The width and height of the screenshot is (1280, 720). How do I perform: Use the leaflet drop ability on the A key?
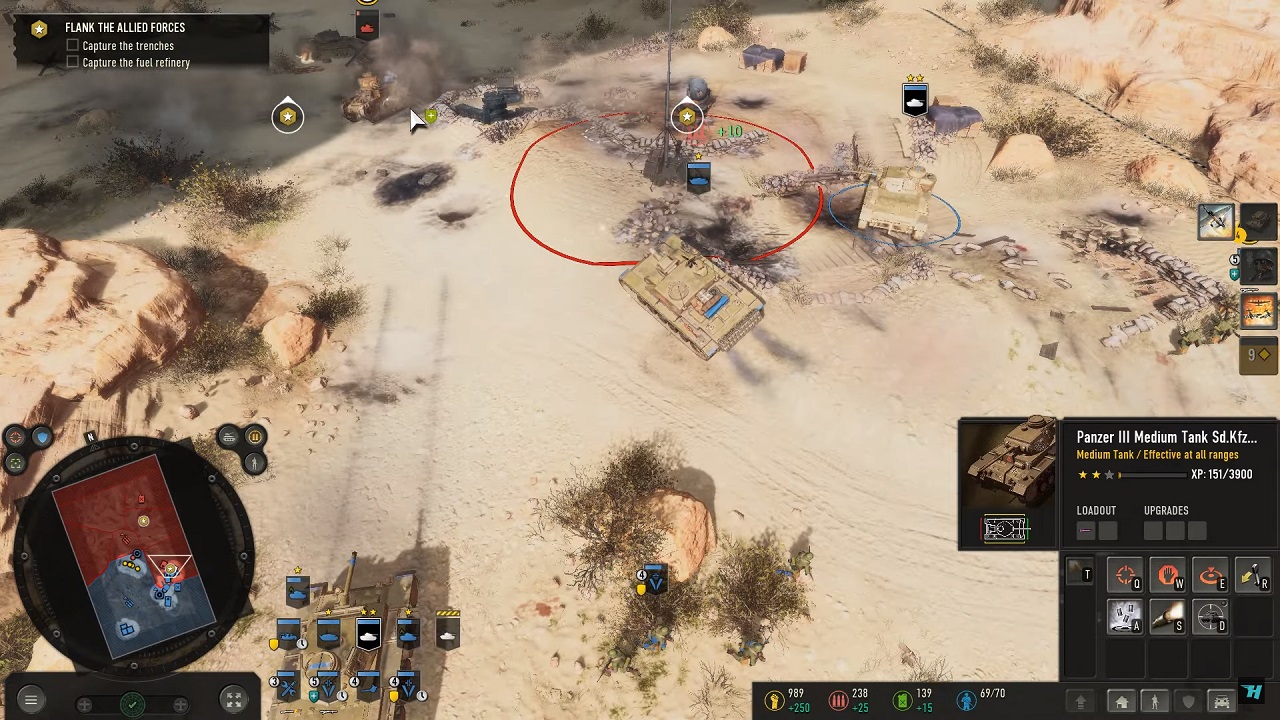click(x=1126, y=617)
